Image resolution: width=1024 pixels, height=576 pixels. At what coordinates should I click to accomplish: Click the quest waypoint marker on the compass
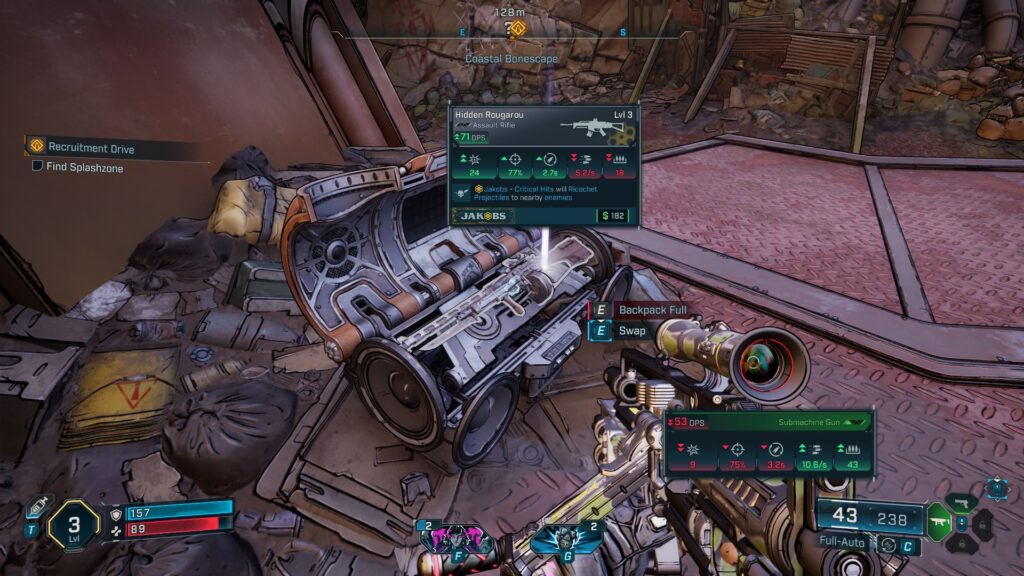515,28
